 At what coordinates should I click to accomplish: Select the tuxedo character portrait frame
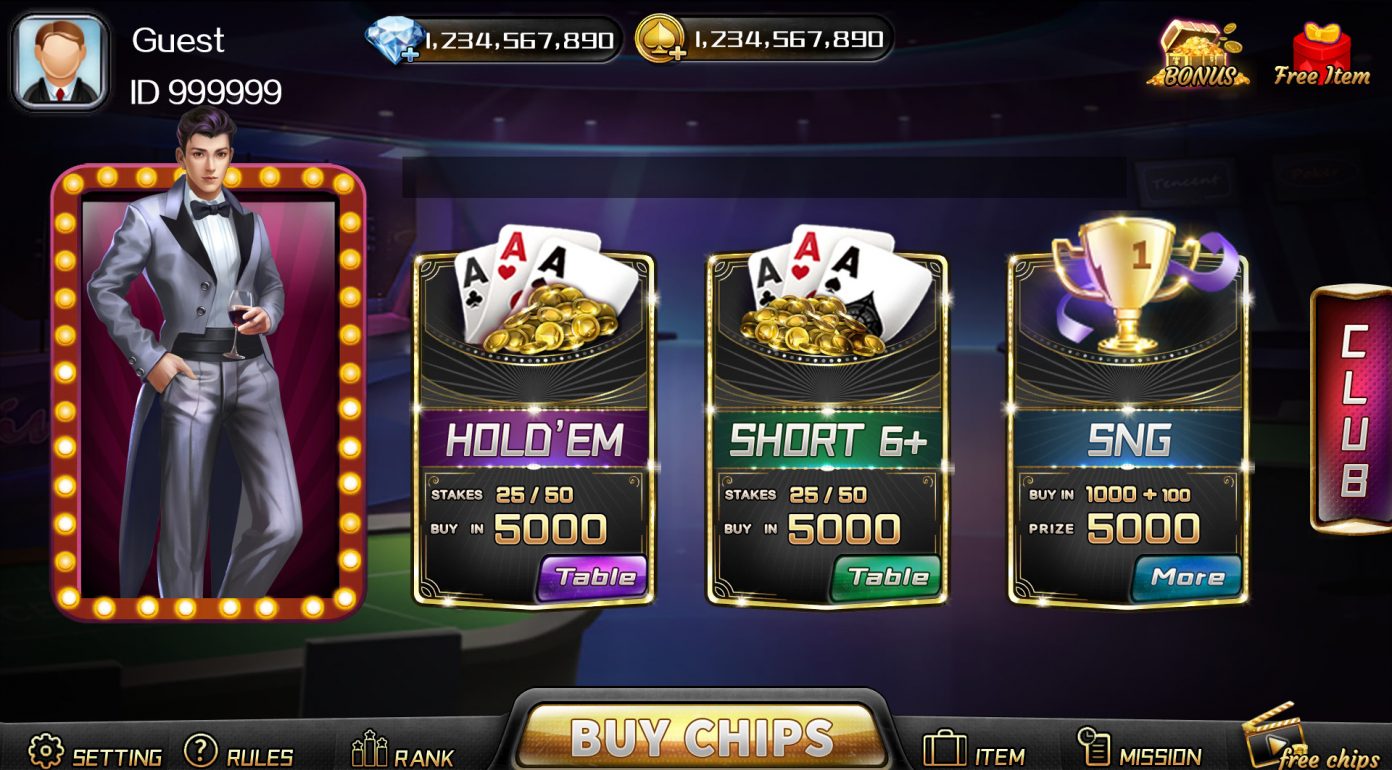(208, 390)
